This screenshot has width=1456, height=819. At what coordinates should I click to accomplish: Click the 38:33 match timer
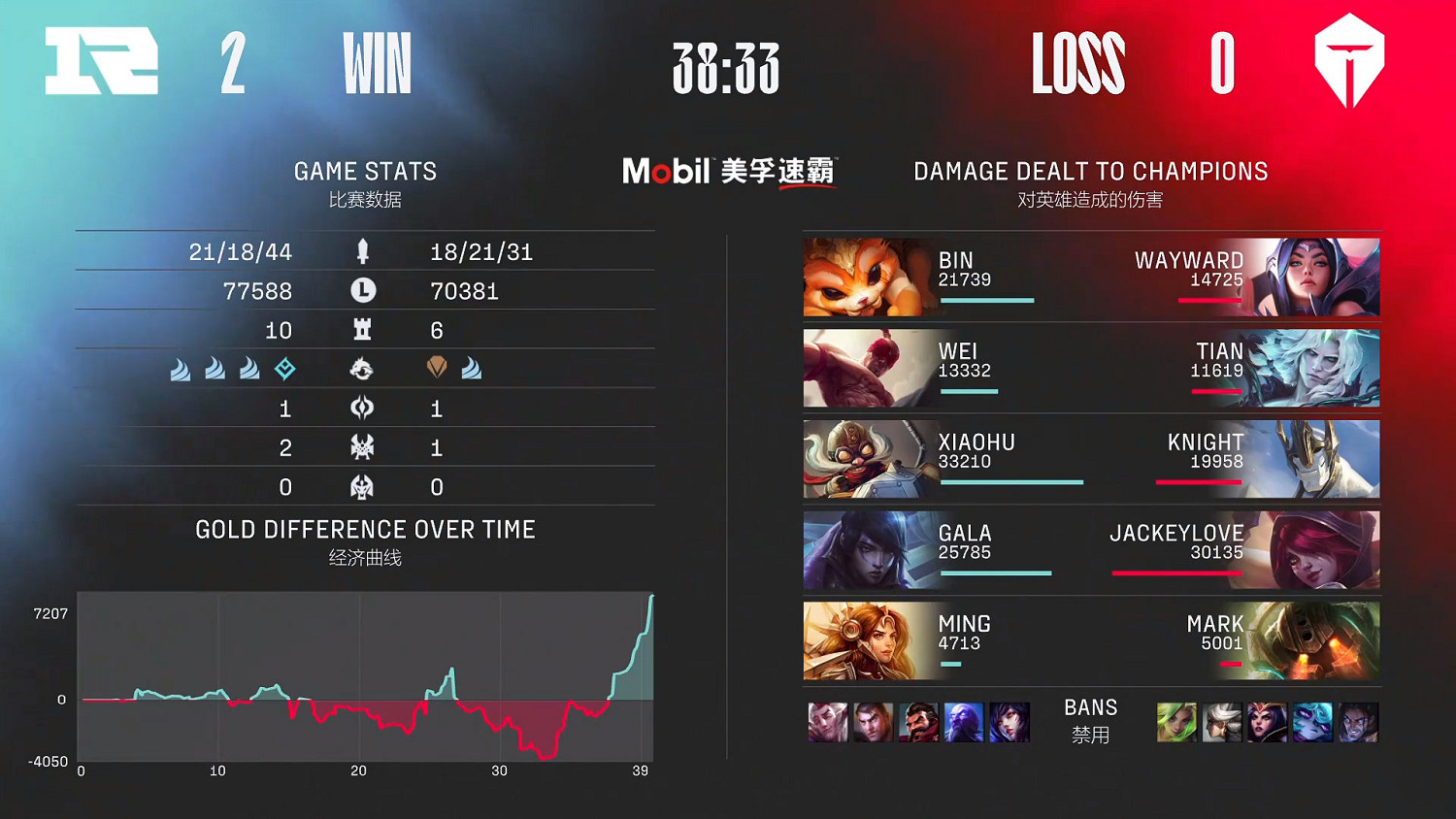[728, 68]
